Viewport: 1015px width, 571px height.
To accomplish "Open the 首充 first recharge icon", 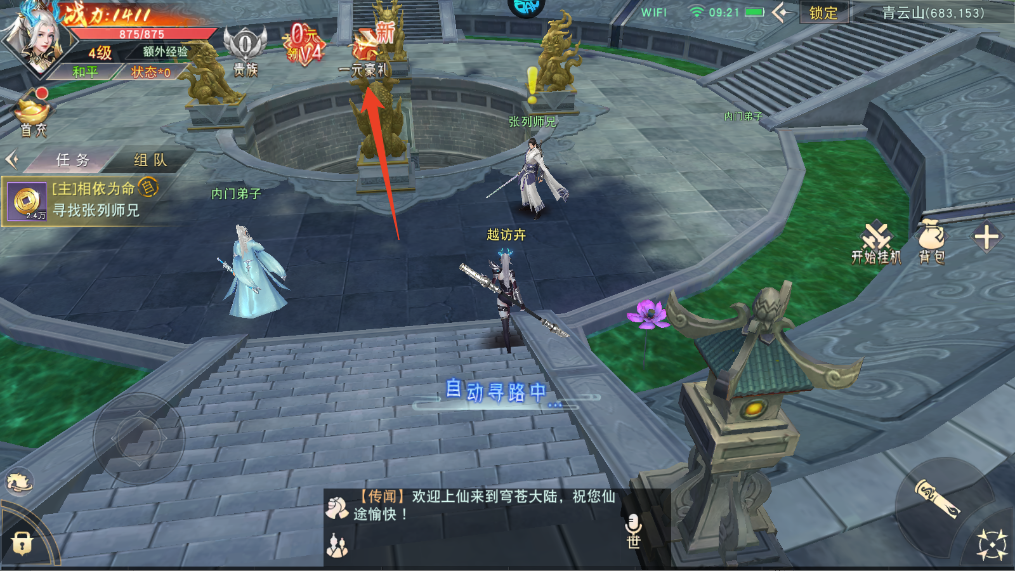I will (32, 112).
